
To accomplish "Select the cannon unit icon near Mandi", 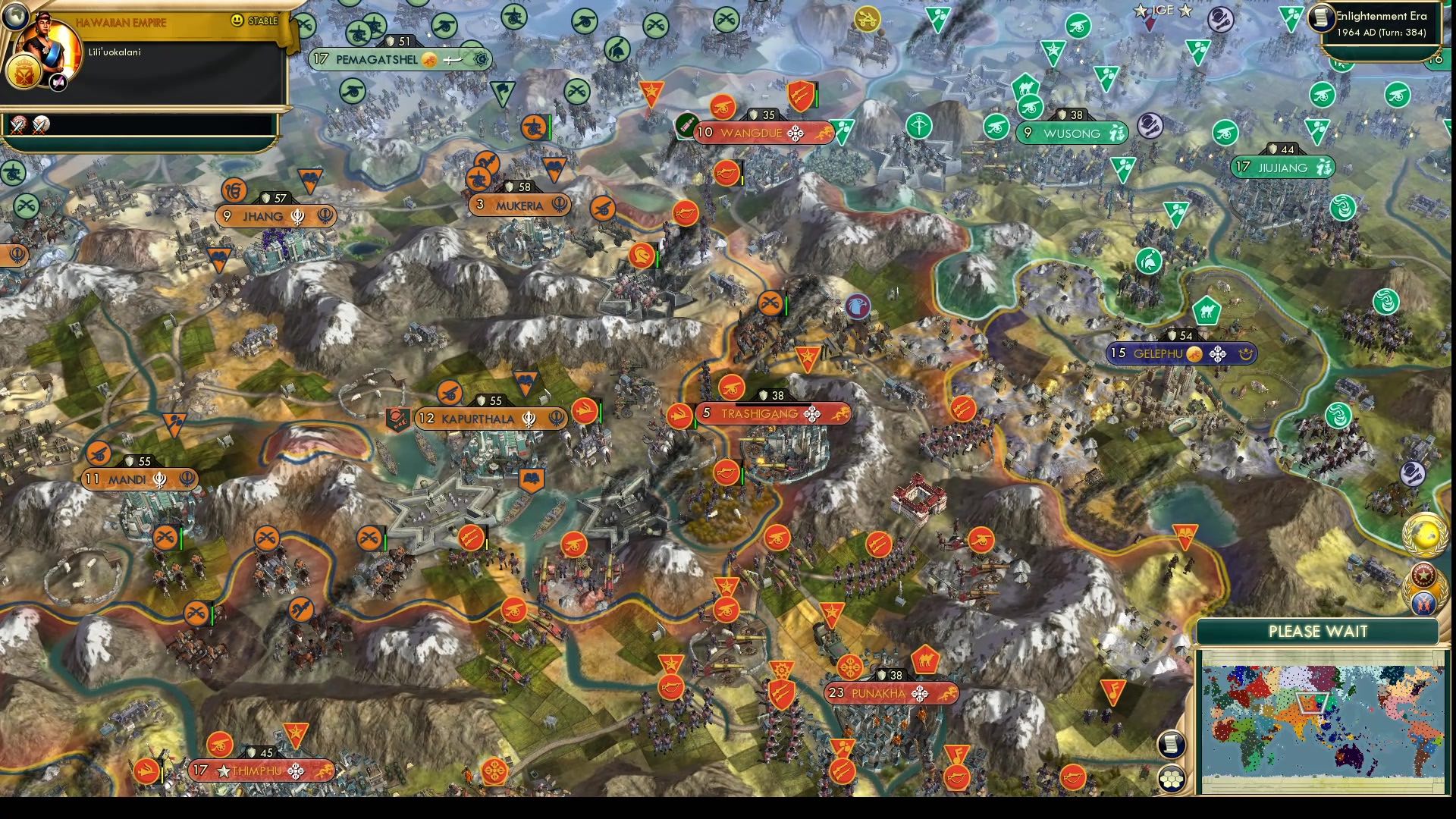I will [99, 453].
